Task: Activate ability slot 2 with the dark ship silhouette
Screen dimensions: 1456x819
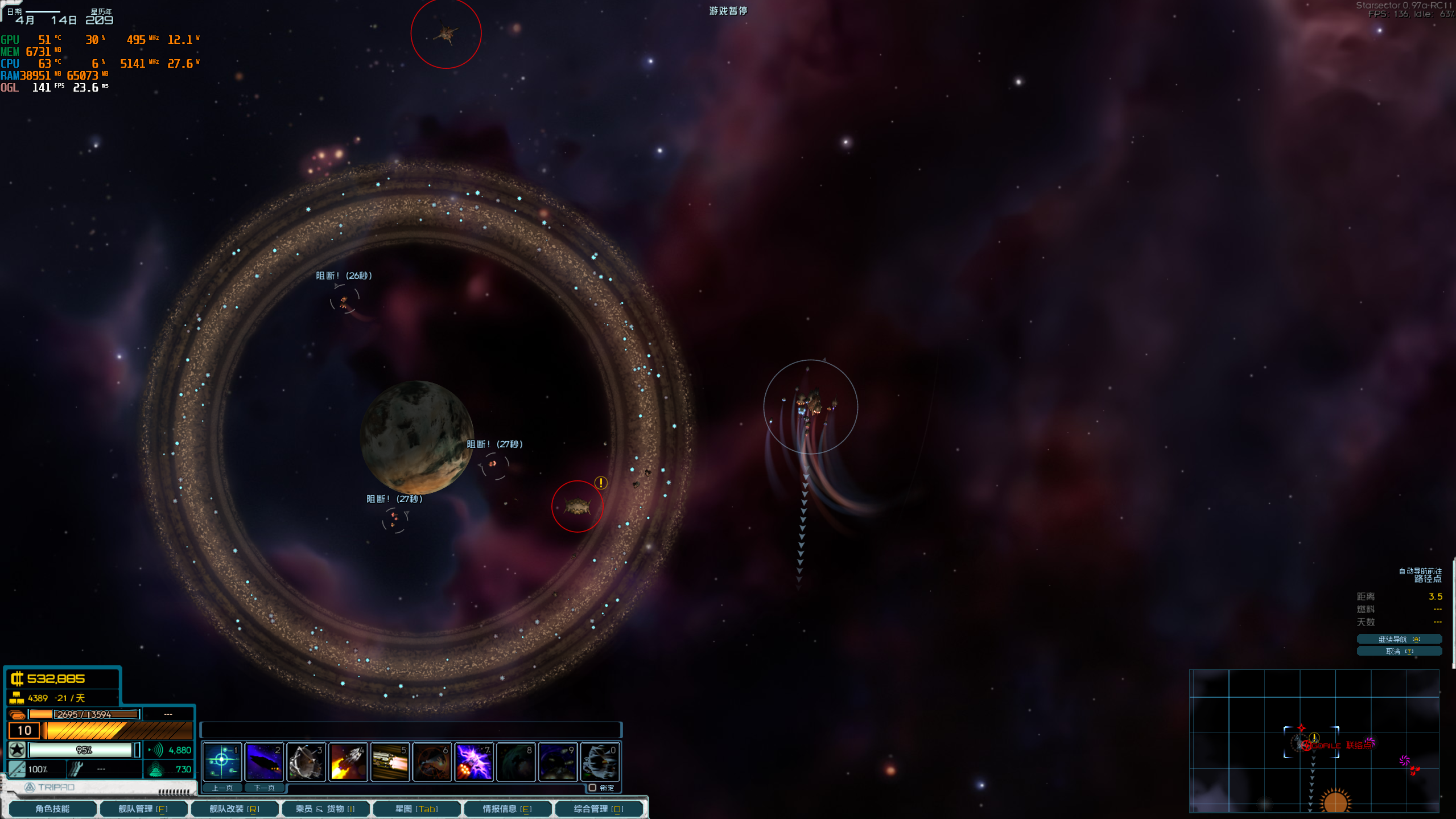Action: [264, 762]
